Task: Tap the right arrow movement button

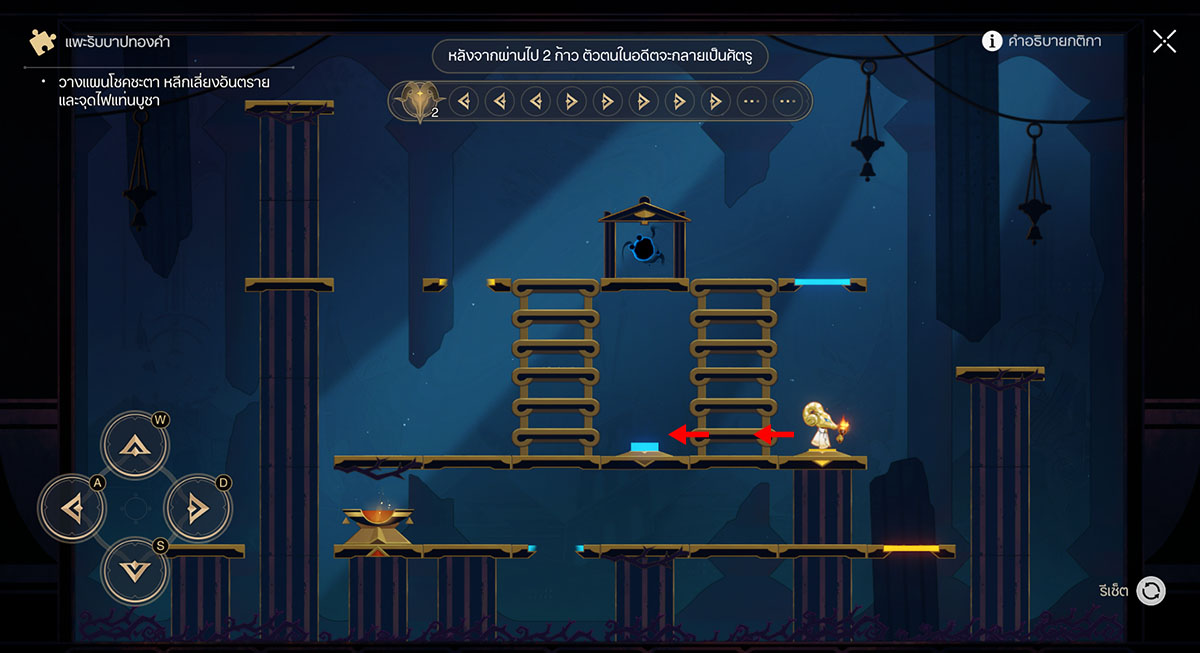Action: click(x=197, y=509)
